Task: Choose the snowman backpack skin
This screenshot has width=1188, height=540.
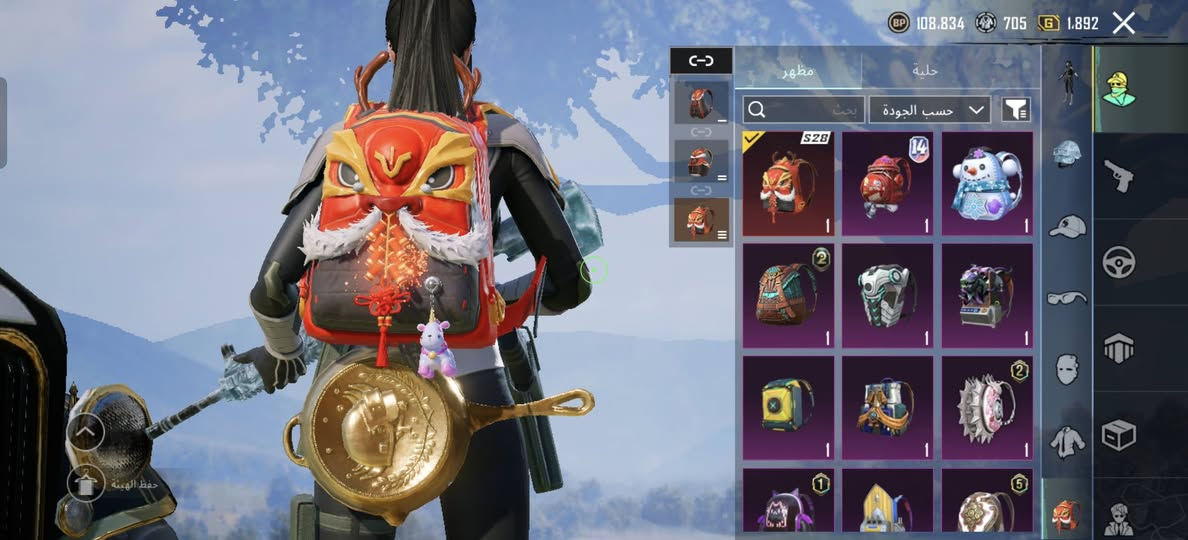Action: click(987, 183)
